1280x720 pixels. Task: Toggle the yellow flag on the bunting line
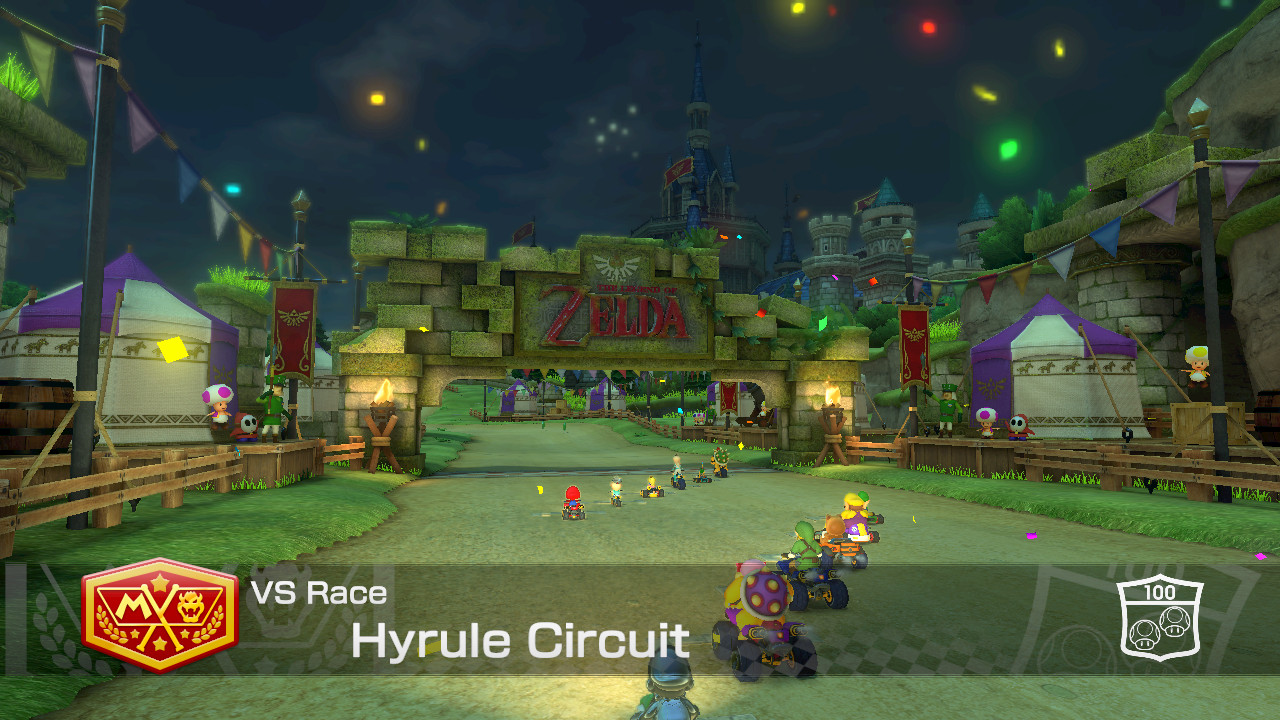(247, 237)
